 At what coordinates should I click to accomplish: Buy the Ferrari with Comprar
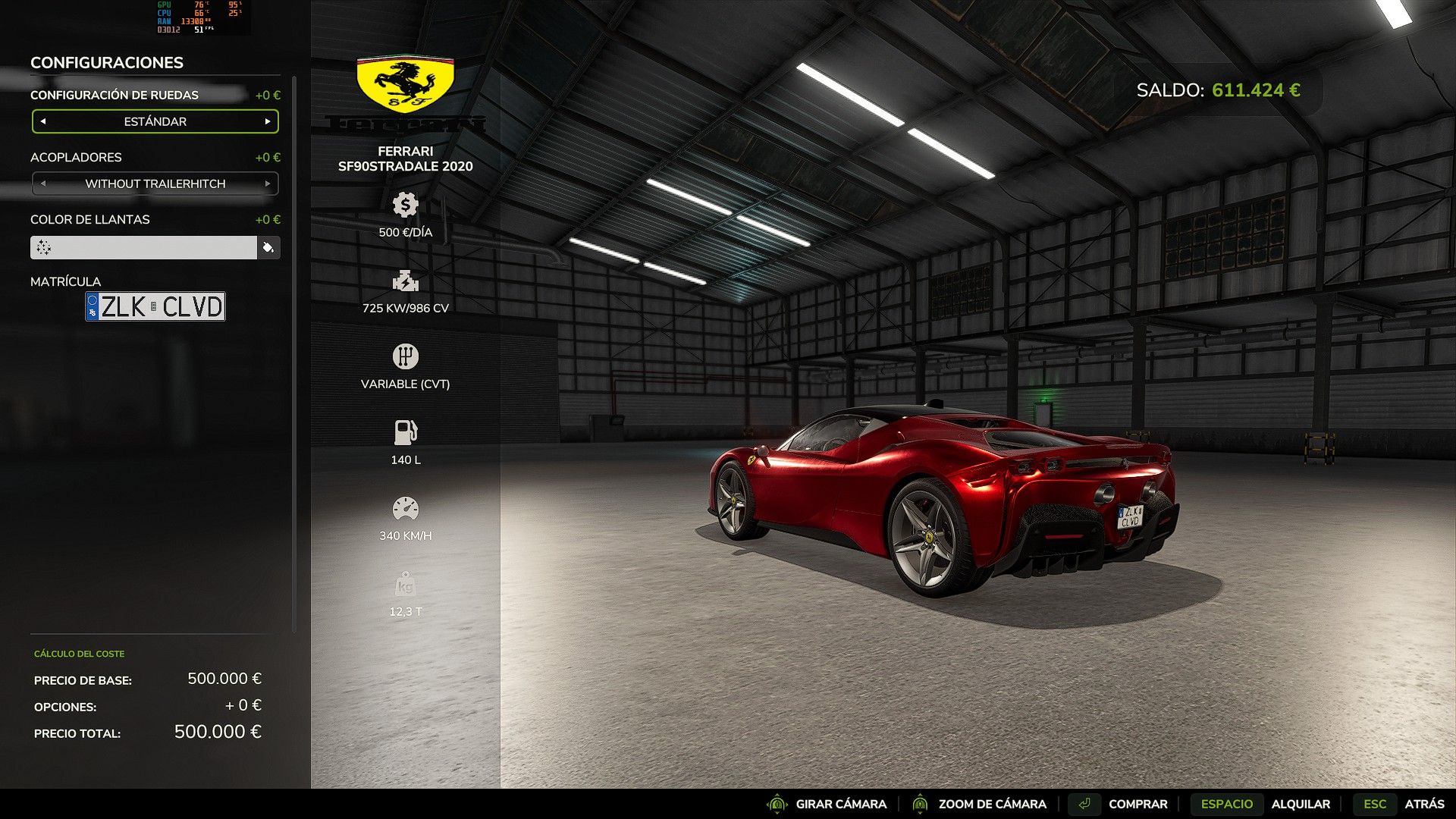(1137, 804)
